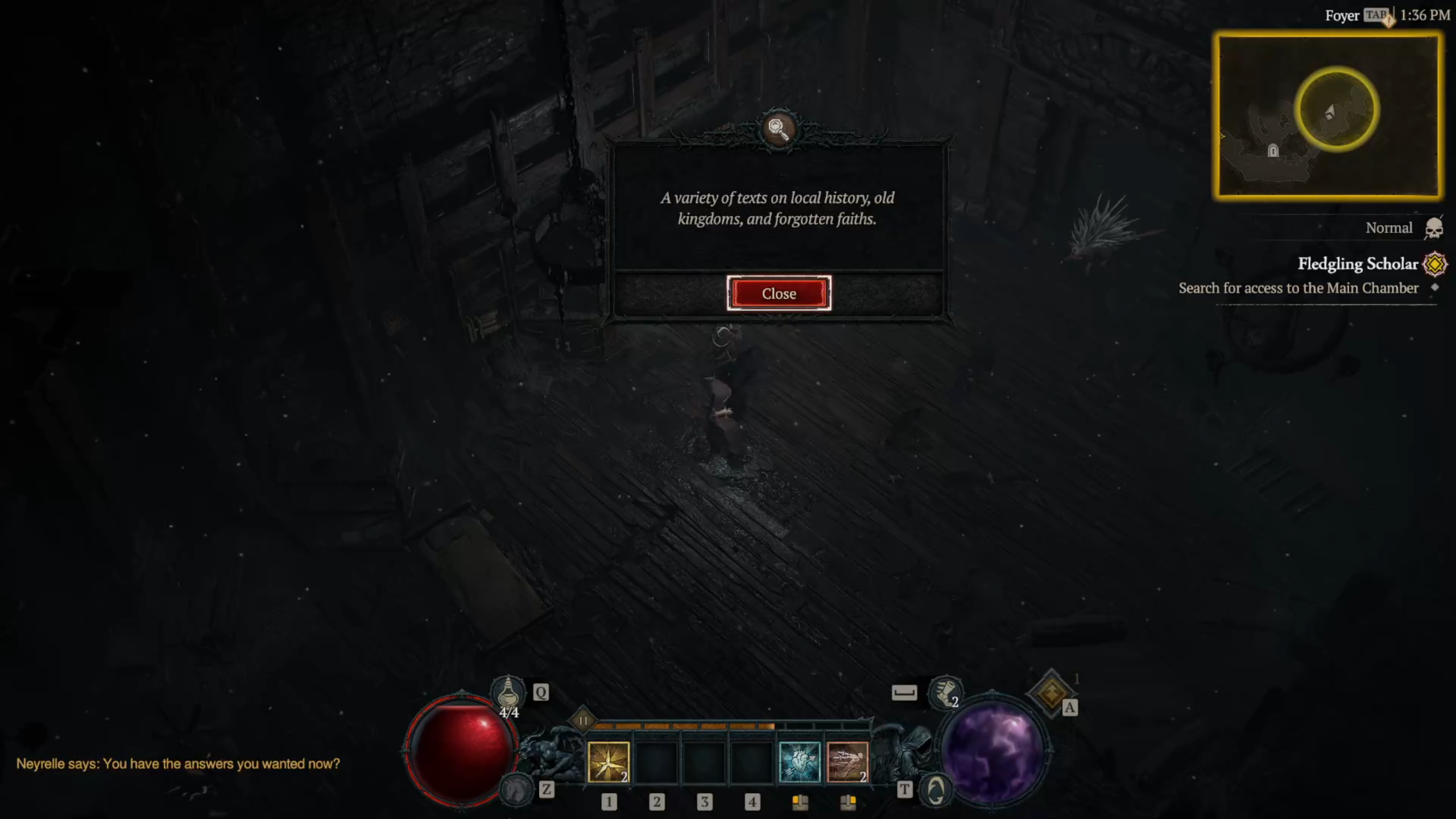Use the health potion
Viewport: 1456px width, 819px height.
tap(508, 692)
